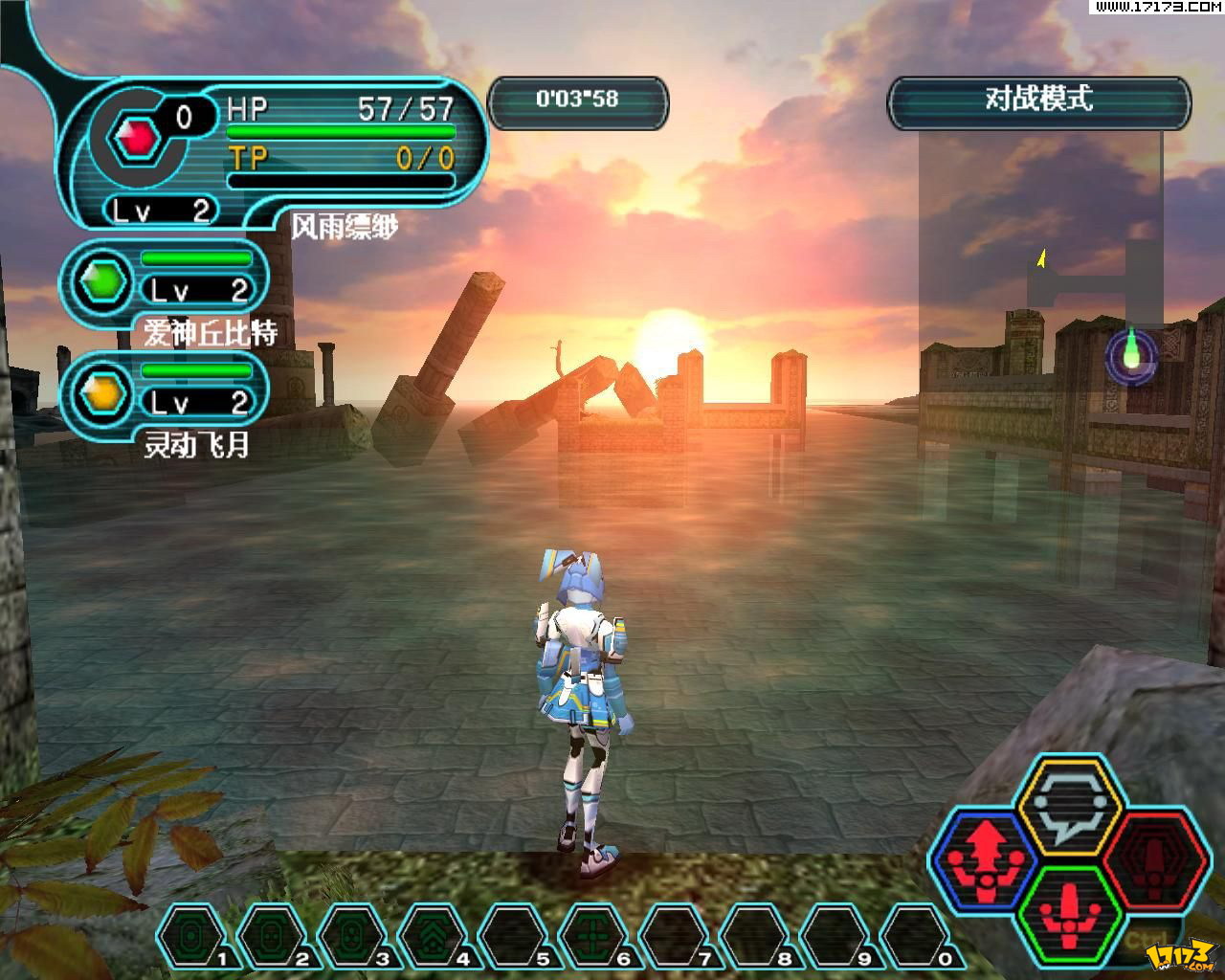
Task: Click the dimmed red-bordered action hexagon
Action: [x=1152, y=855]
